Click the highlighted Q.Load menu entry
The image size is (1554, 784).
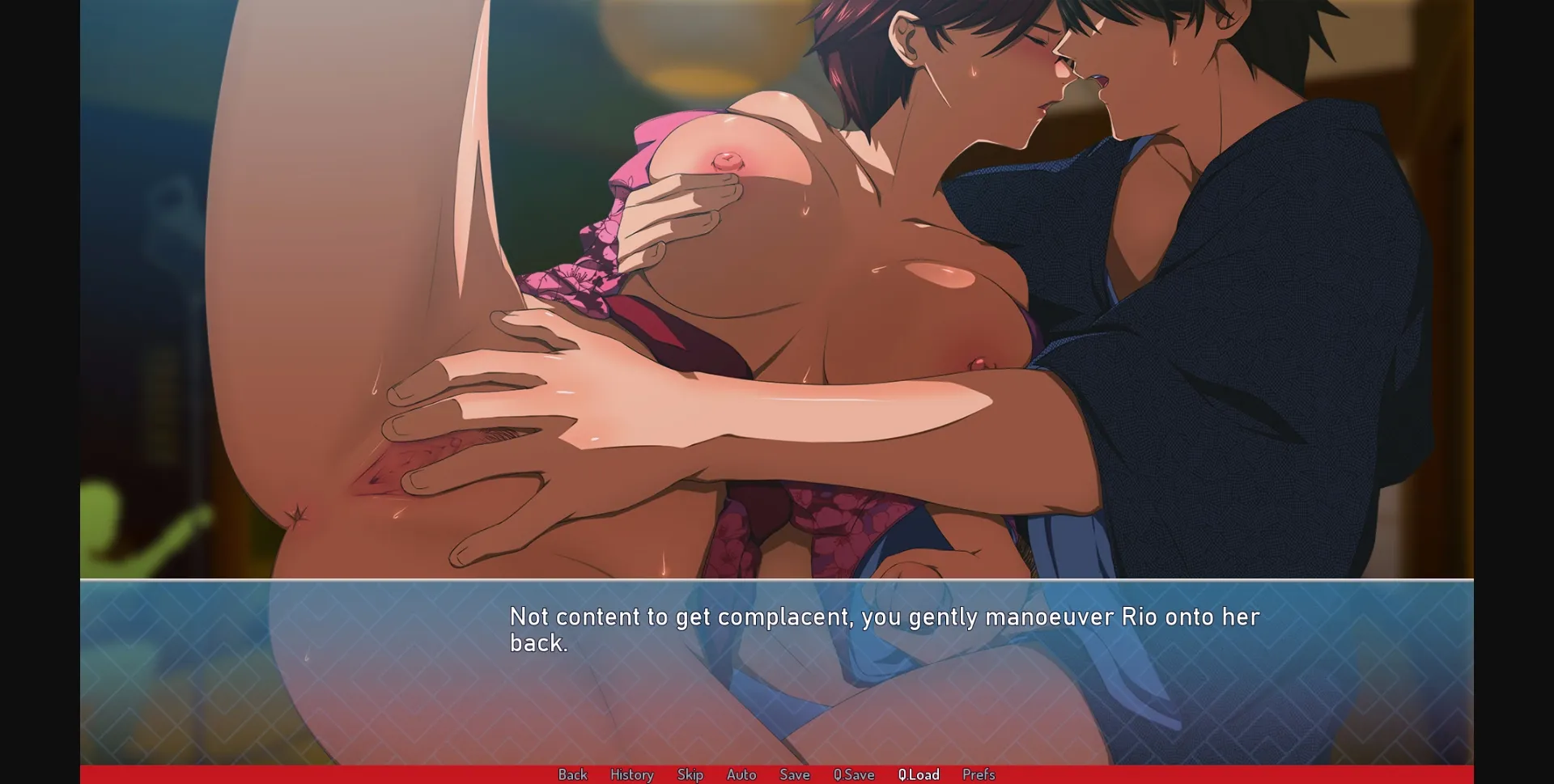[x=918, y=774]
